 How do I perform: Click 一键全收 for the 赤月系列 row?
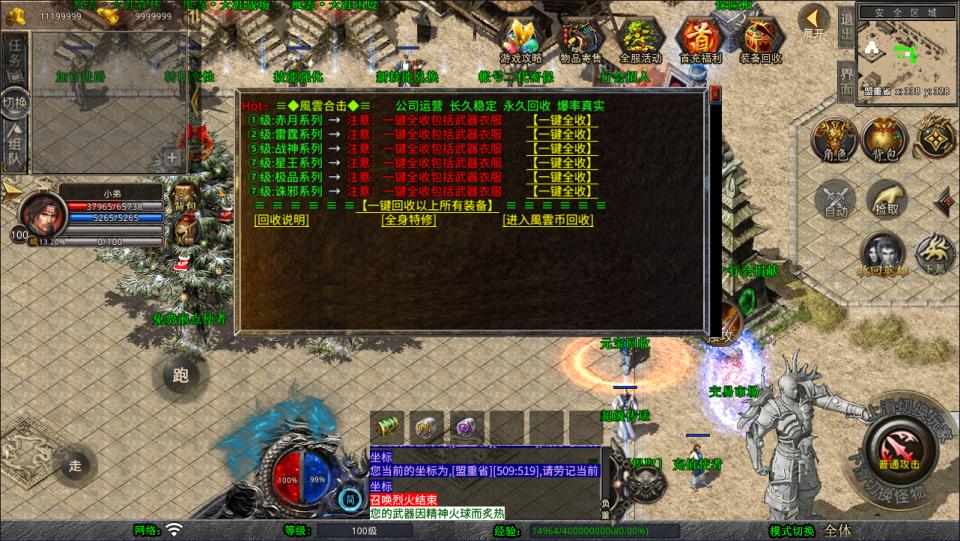[563, 121]
